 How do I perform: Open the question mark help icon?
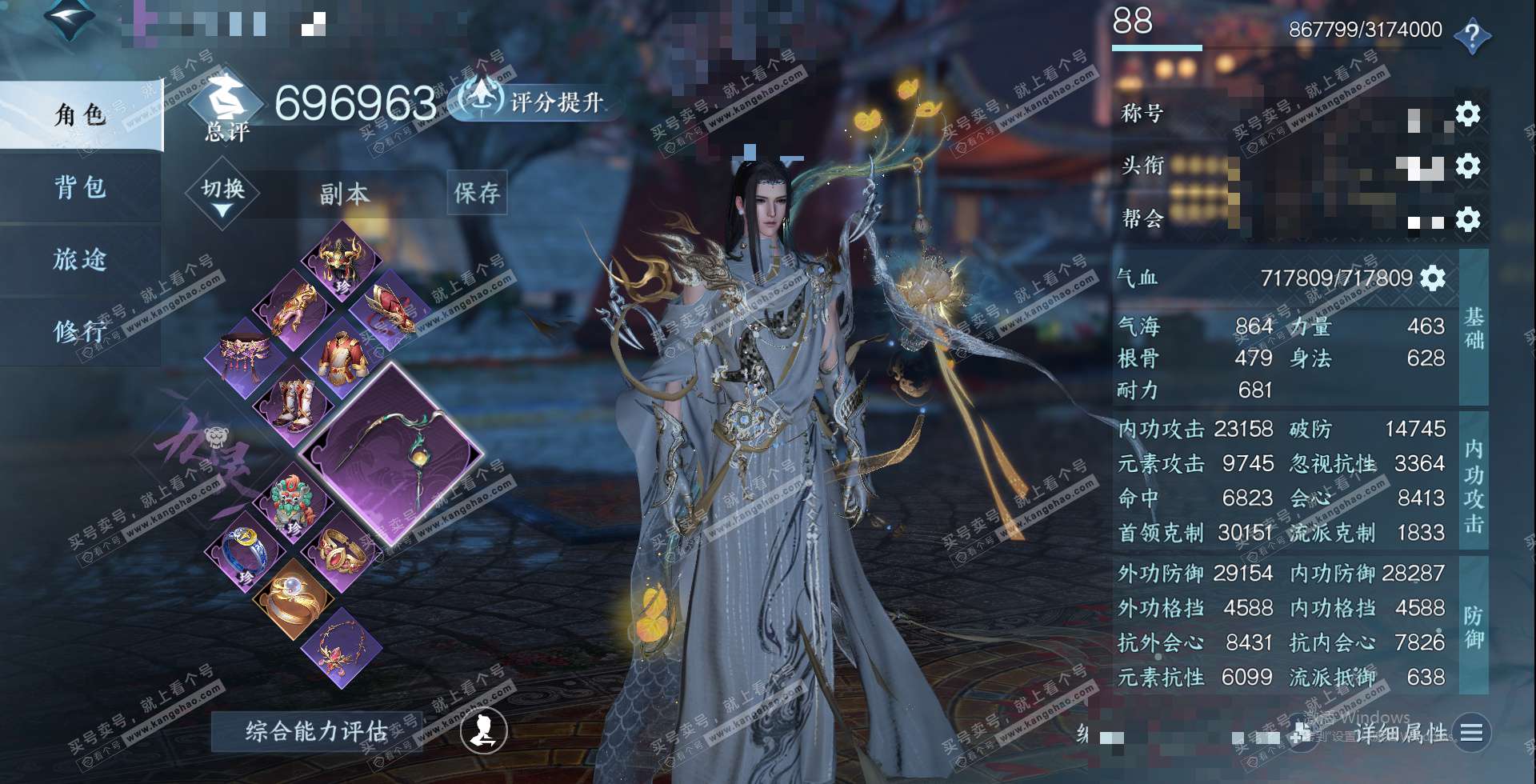(1471, 37)
